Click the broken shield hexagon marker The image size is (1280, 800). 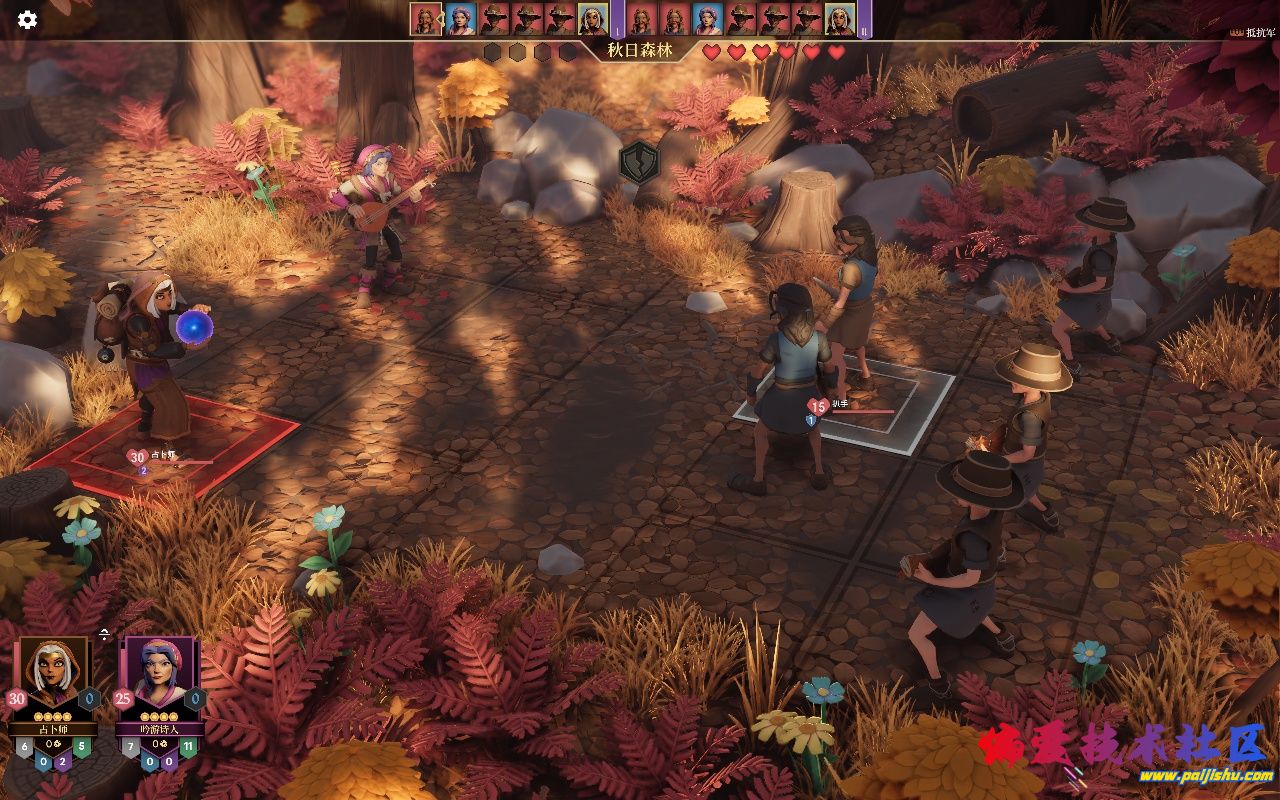point(639,162)
